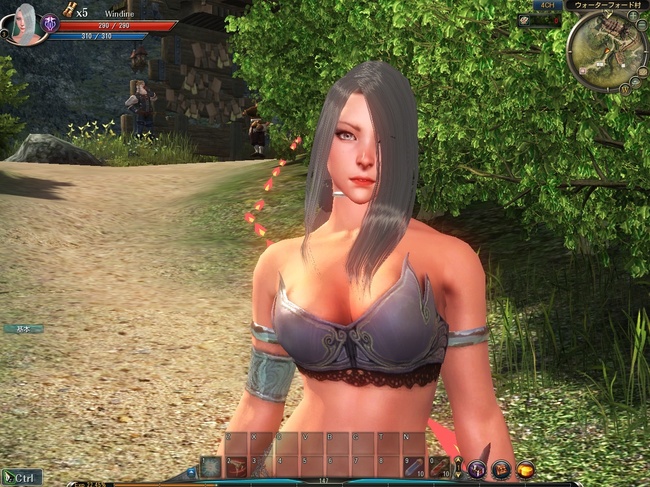Open the purple round menu button
Viewport: 650px width, 487px height.
click(477, 468)
